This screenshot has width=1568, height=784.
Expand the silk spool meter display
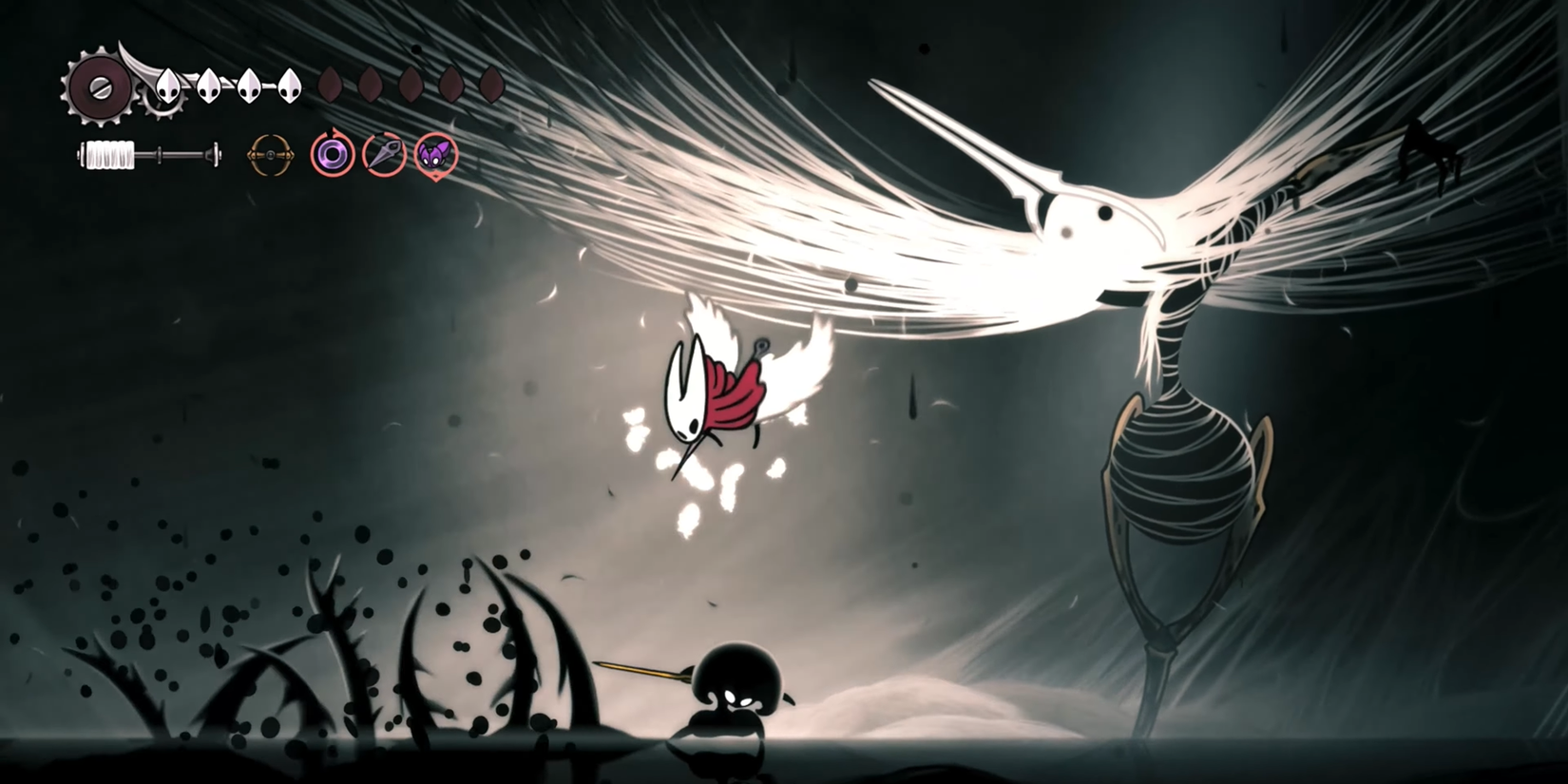pyautogui.click(x=147, y=152)
